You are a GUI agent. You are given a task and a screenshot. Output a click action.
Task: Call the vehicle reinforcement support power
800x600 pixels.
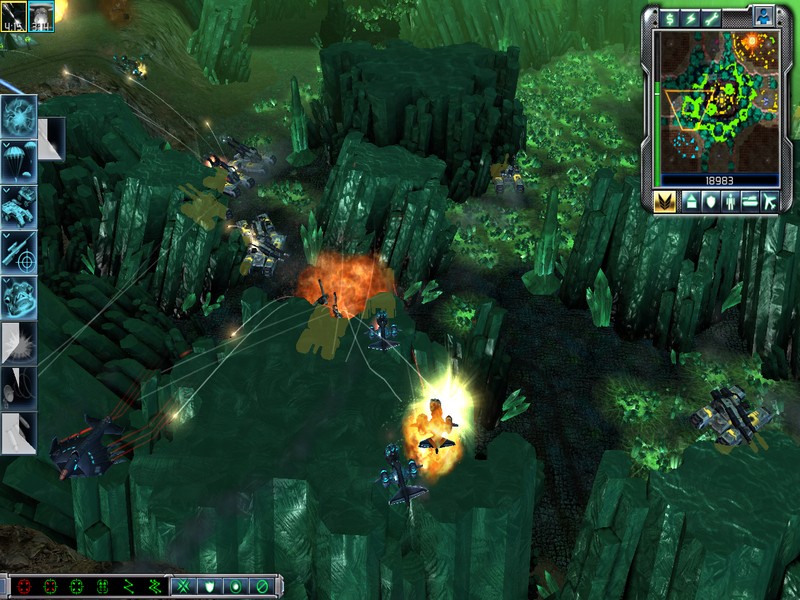point(19,205)
